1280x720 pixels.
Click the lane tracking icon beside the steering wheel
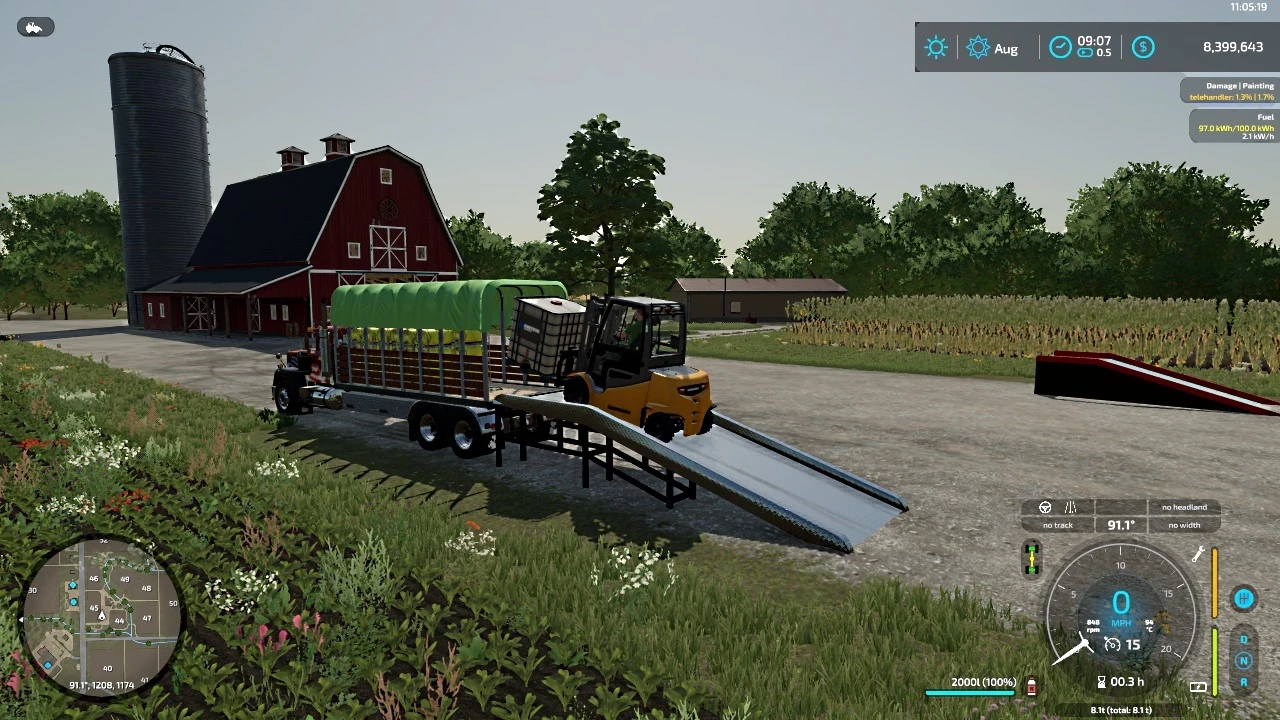pos(1069,508)
